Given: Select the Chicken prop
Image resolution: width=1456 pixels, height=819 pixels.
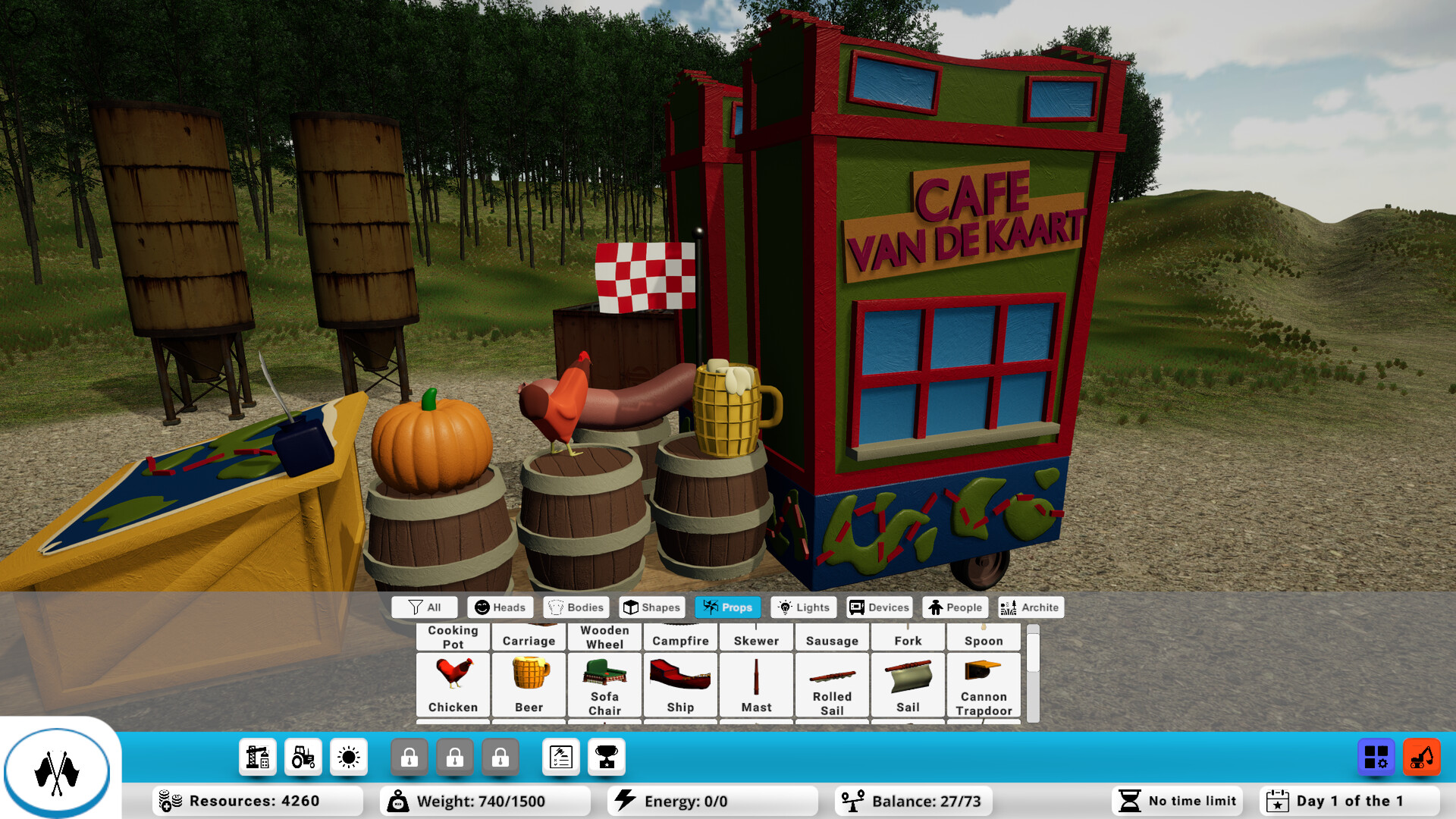Looking at the screenshot, I should tap(453, 685).
